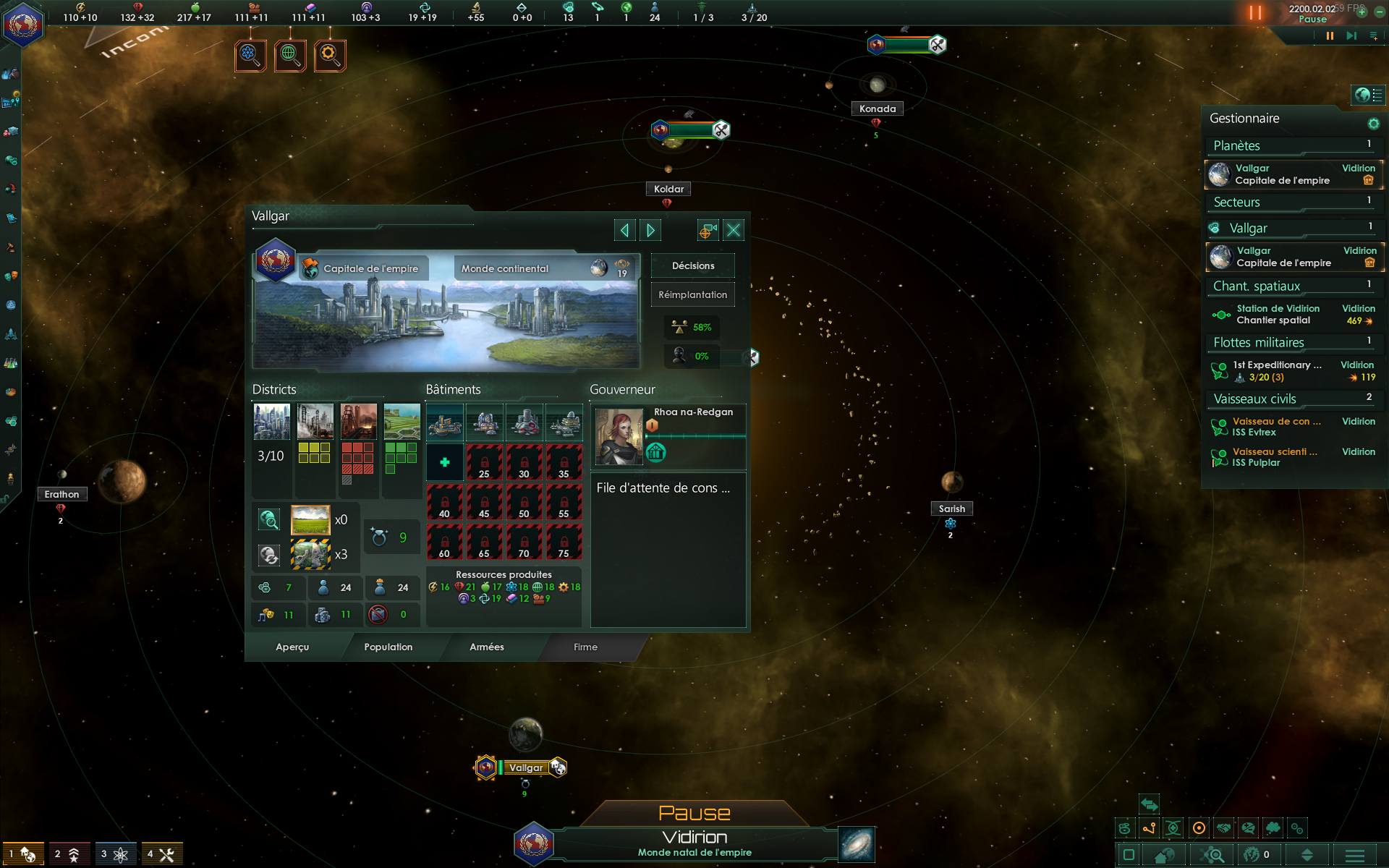Select the Konada planet label
The width and height of the screenshot is (1389, 868).
877,109
